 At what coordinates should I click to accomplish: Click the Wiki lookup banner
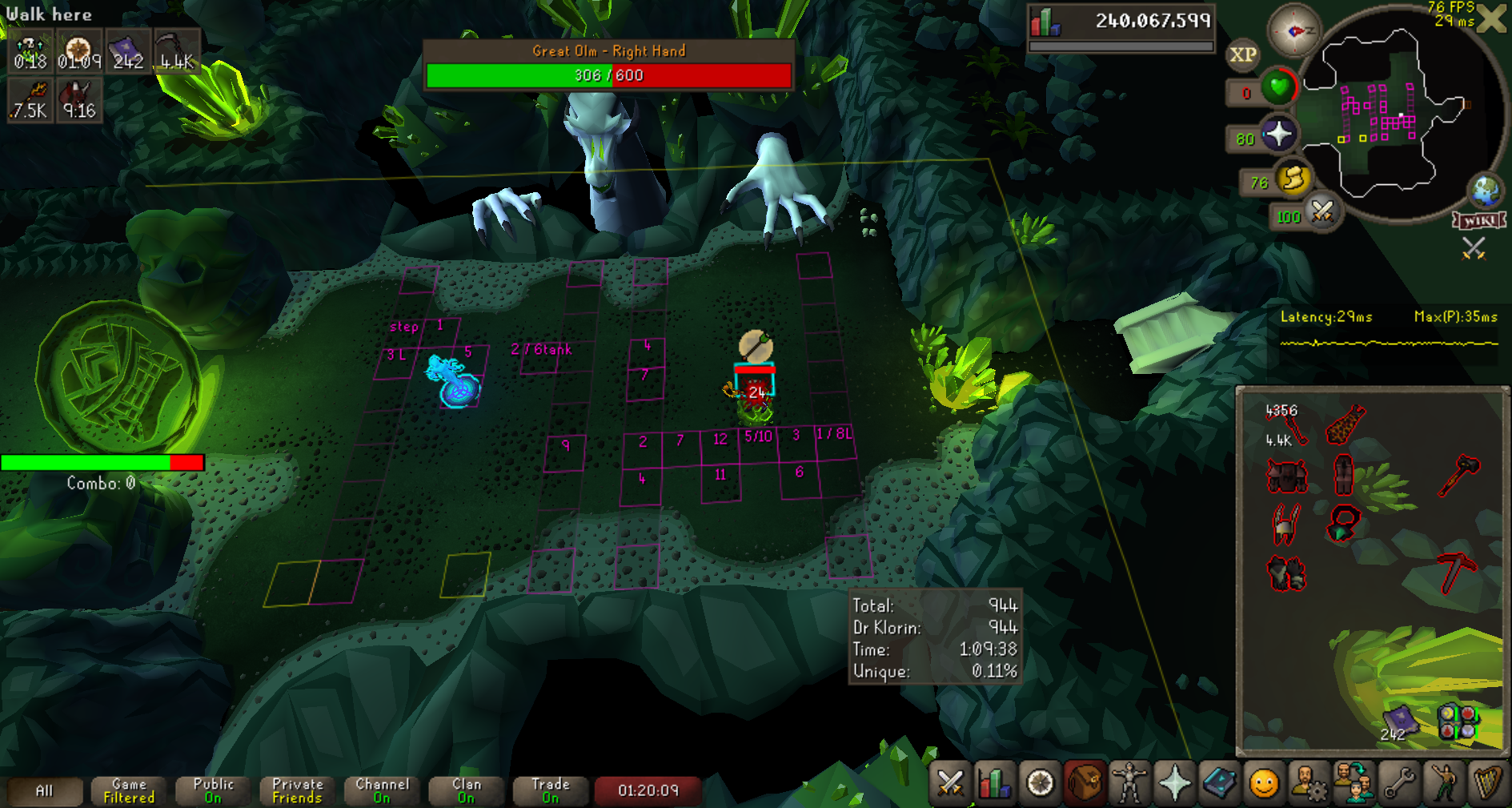click(x=1479, y=220)
